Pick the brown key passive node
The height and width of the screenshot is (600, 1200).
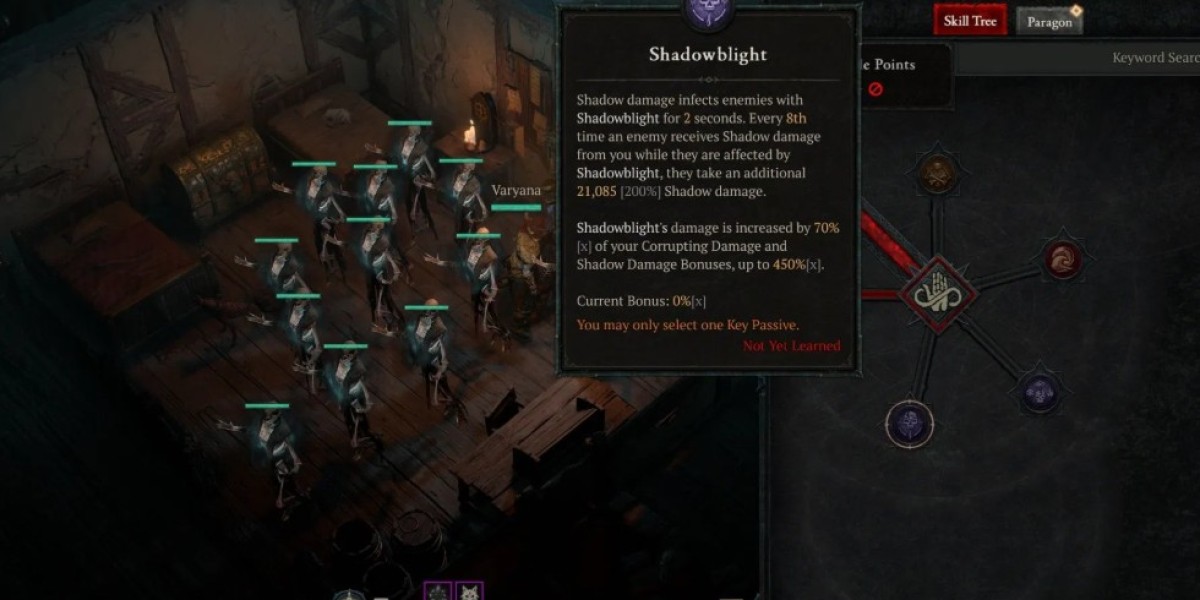(938, 175)
